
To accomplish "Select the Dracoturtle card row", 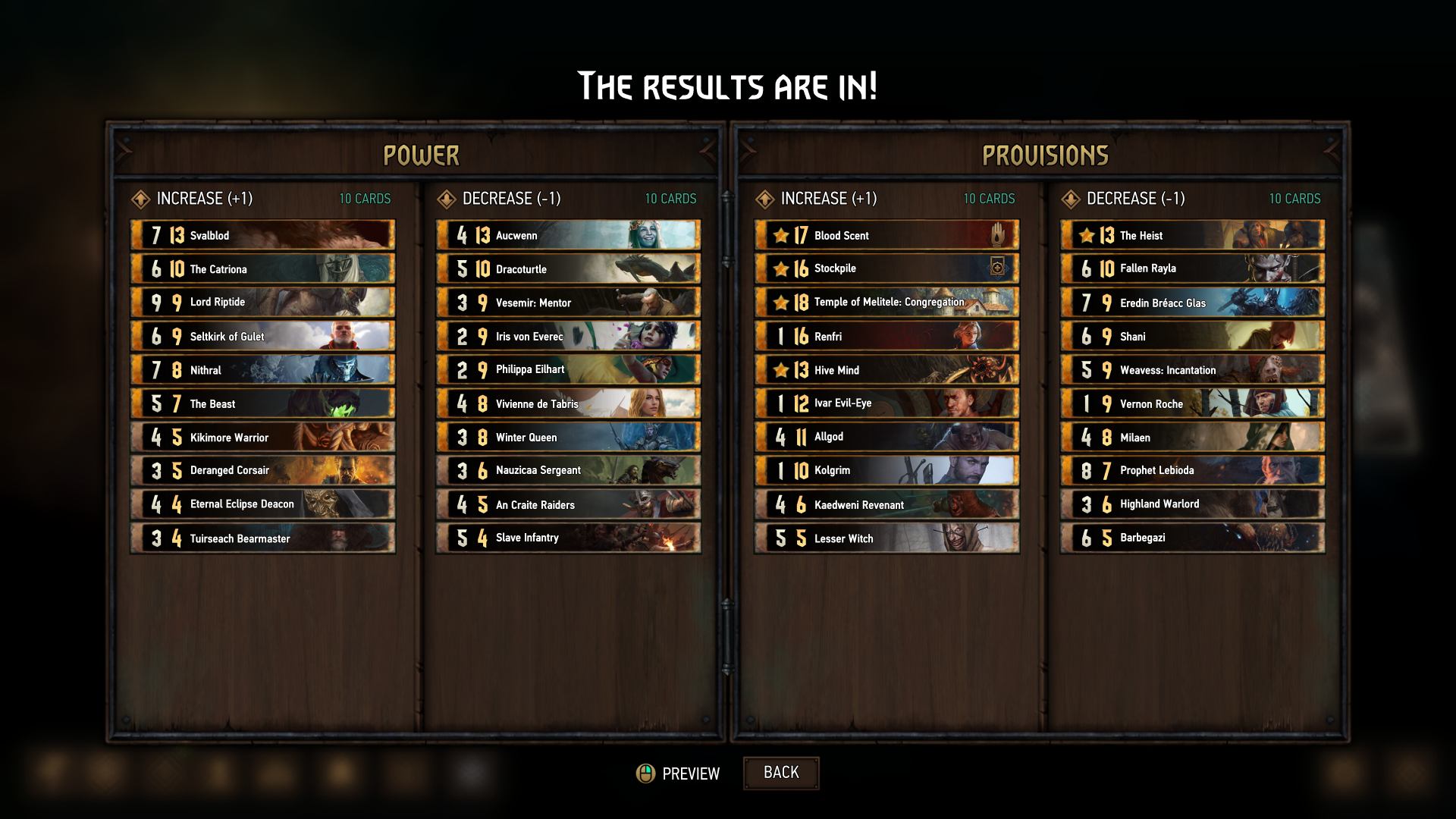I will [x=568, y=268].
